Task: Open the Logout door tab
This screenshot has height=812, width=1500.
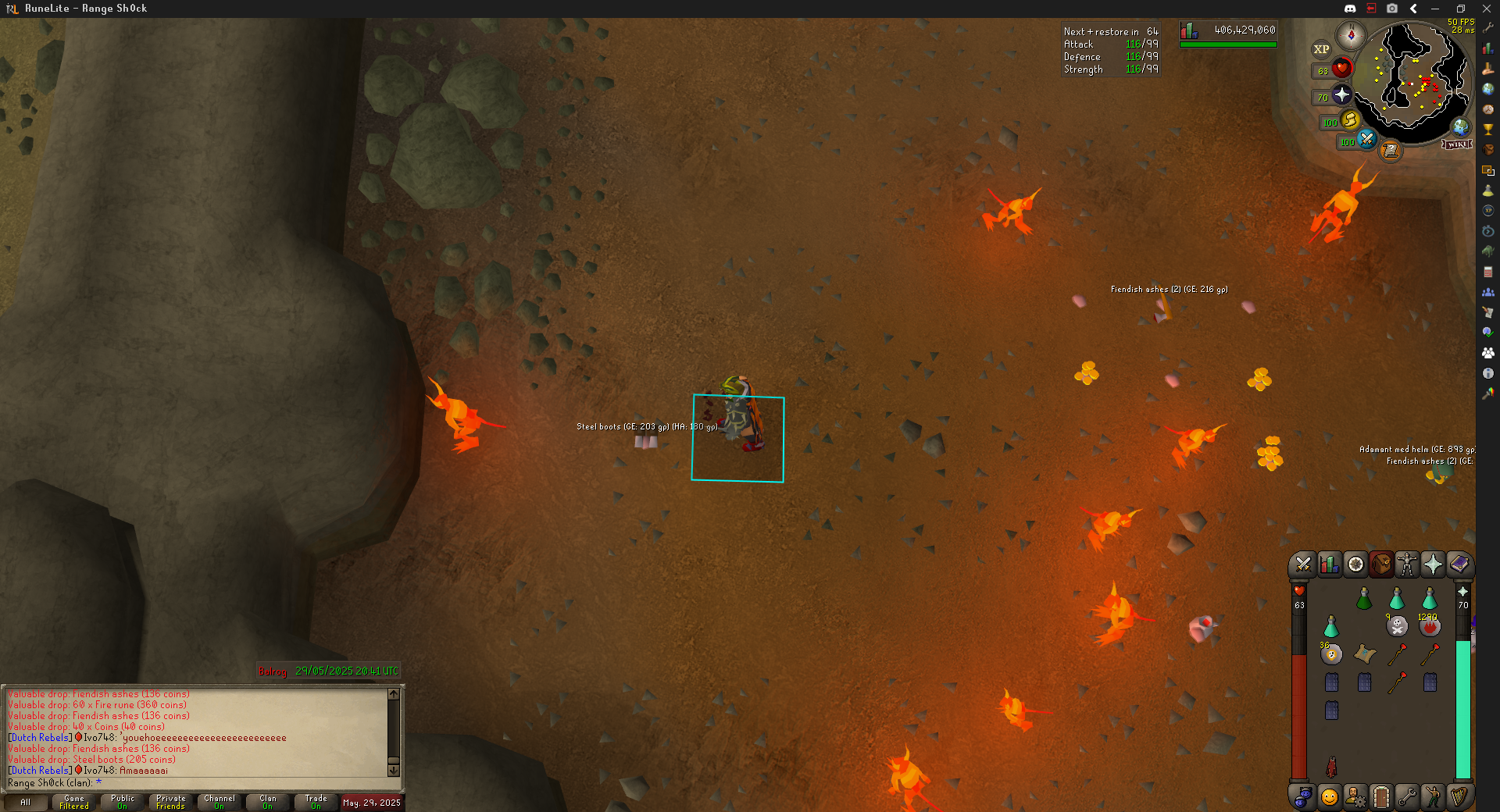Action: (x=1381, y=796)
